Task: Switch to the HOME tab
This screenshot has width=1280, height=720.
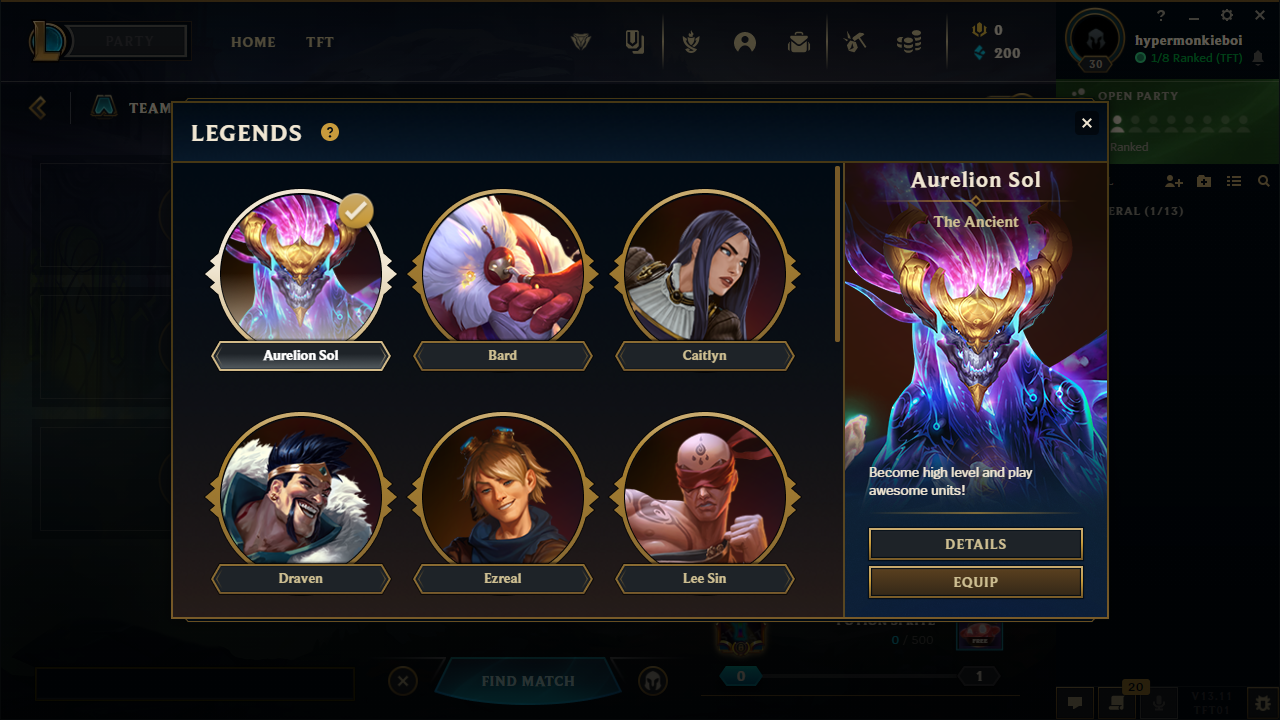Action: (x=253, y=42)
